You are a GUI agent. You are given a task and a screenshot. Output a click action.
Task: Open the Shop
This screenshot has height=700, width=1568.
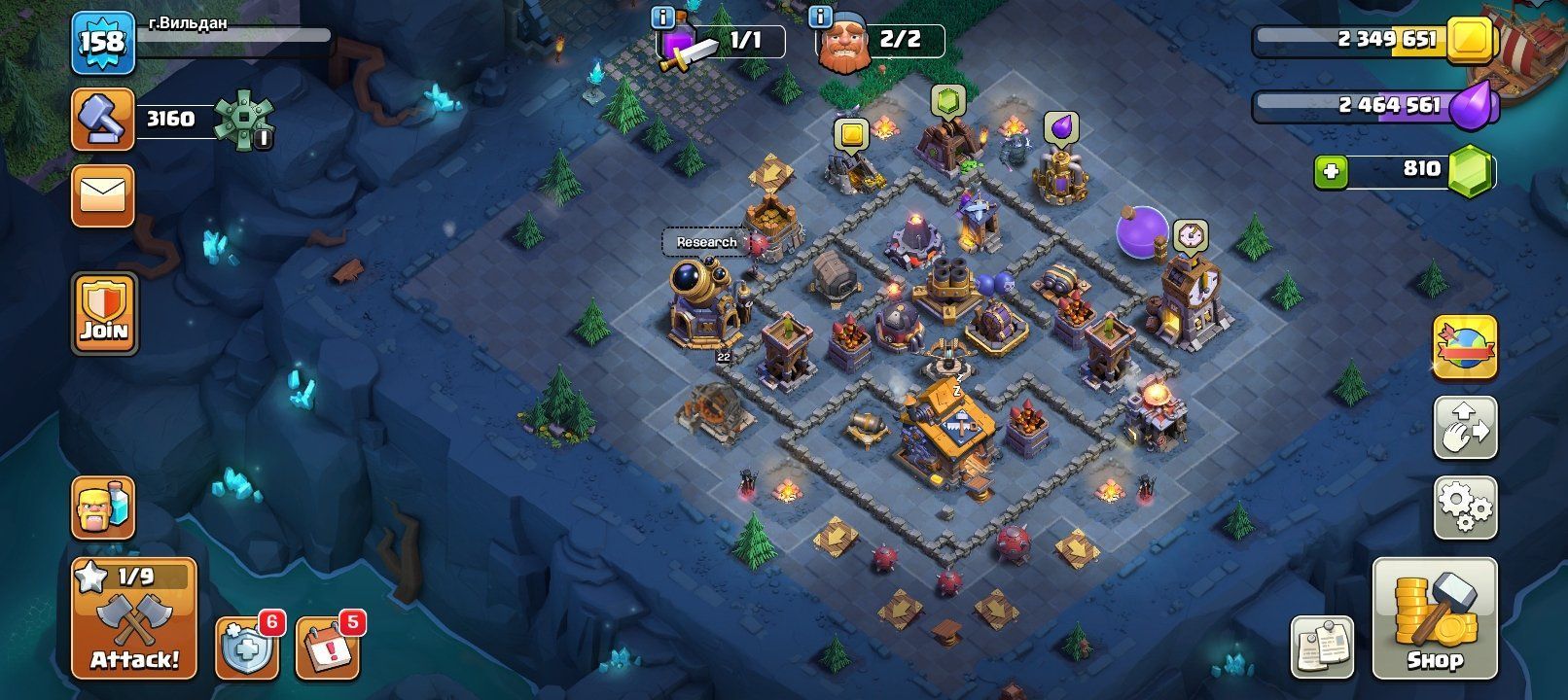tap(1434, 617)
